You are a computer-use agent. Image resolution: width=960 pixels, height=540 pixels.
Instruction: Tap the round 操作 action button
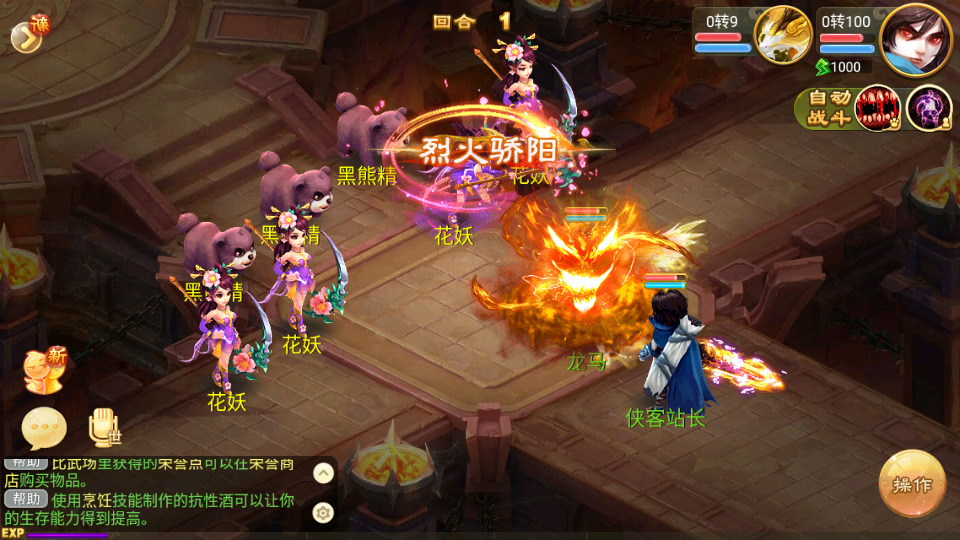point(912,484)
